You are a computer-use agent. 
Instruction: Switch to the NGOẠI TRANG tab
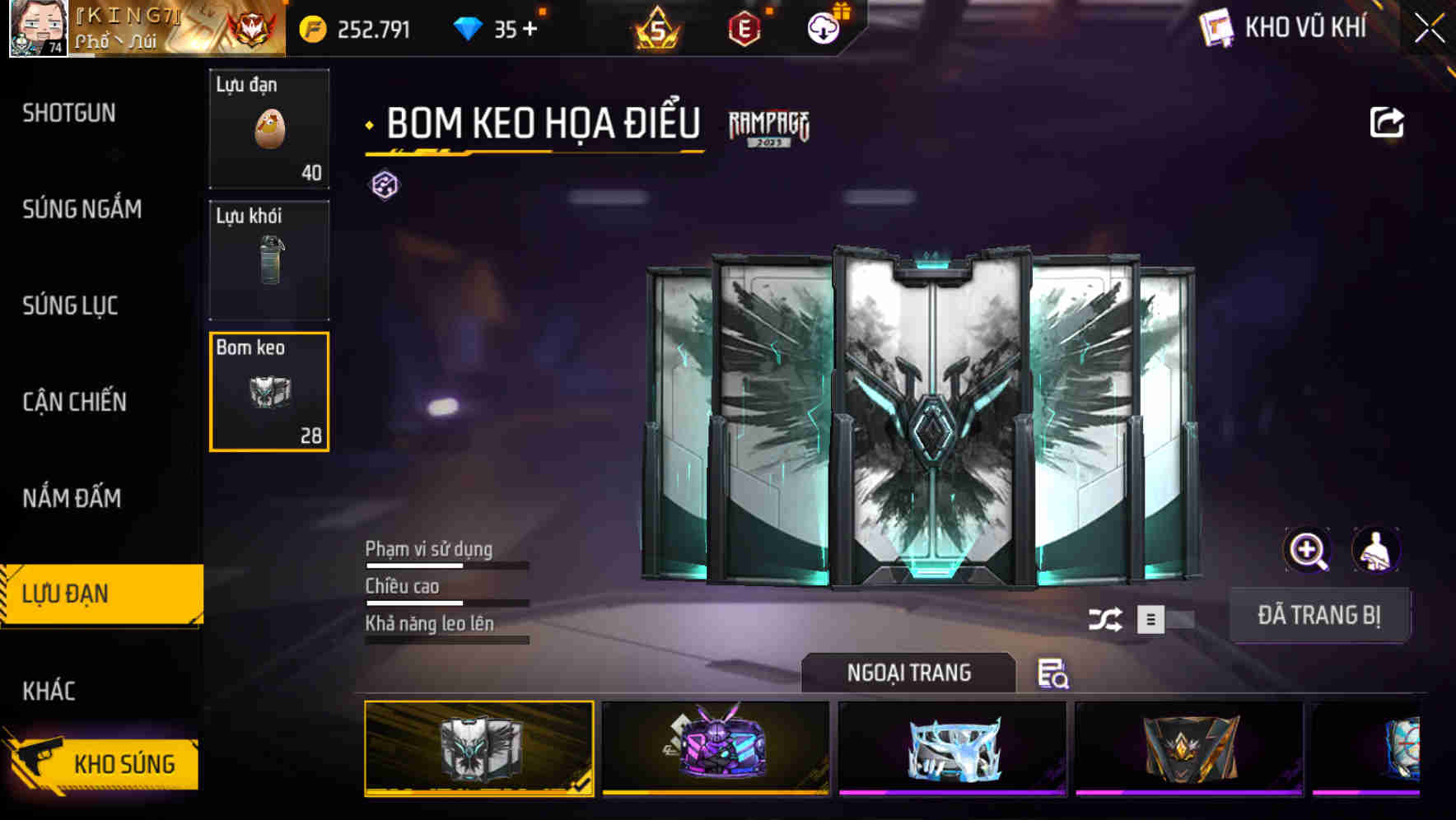click(909, 673)
